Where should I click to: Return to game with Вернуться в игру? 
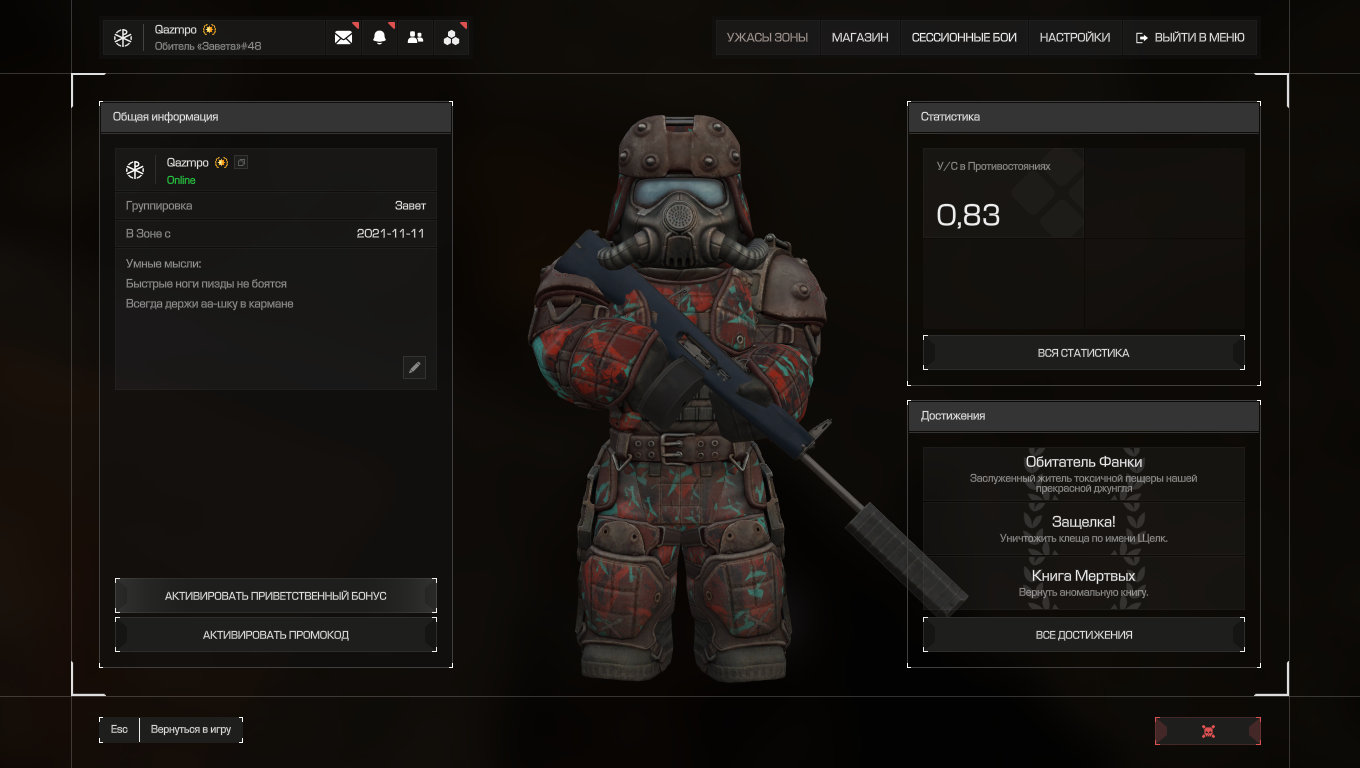(190, 730)
